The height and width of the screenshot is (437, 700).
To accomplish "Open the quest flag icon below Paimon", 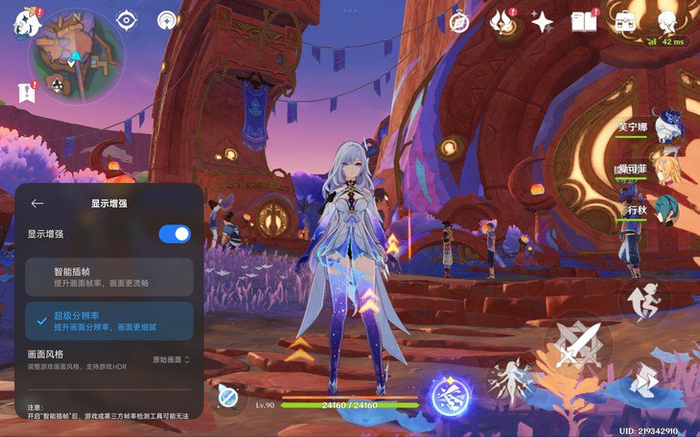I will pyautogui.click(x=25, y=92).
